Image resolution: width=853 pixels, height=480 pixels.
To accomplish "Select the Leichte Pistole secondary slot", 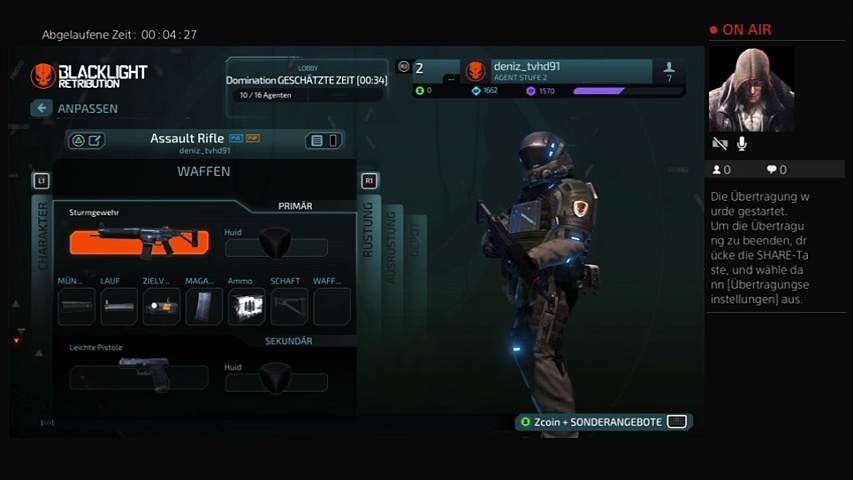I will pyautogui.click(x=139, y=376).
